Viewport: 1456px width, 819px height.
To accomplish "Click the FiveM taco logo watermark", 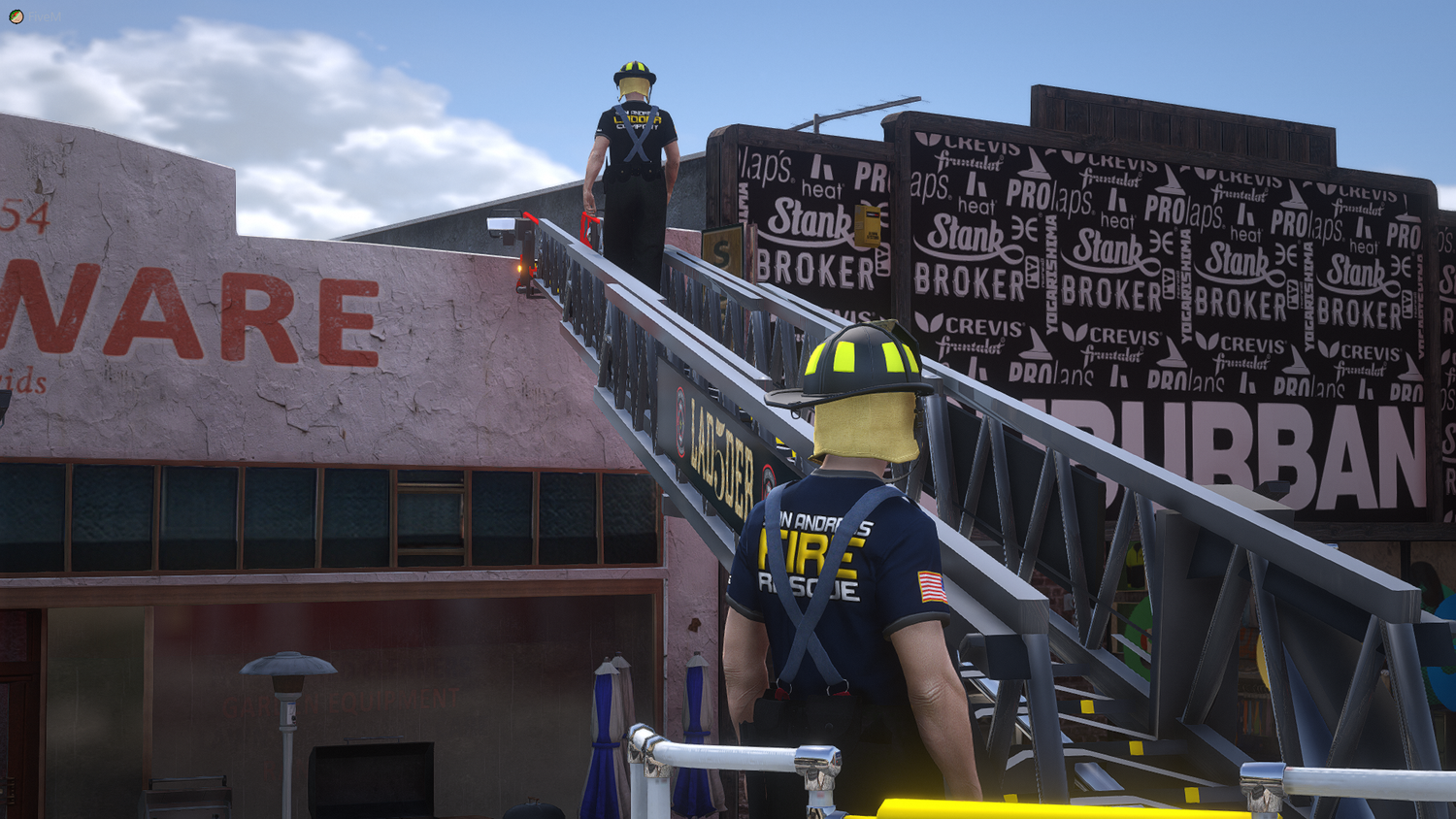I will (17, 16).
